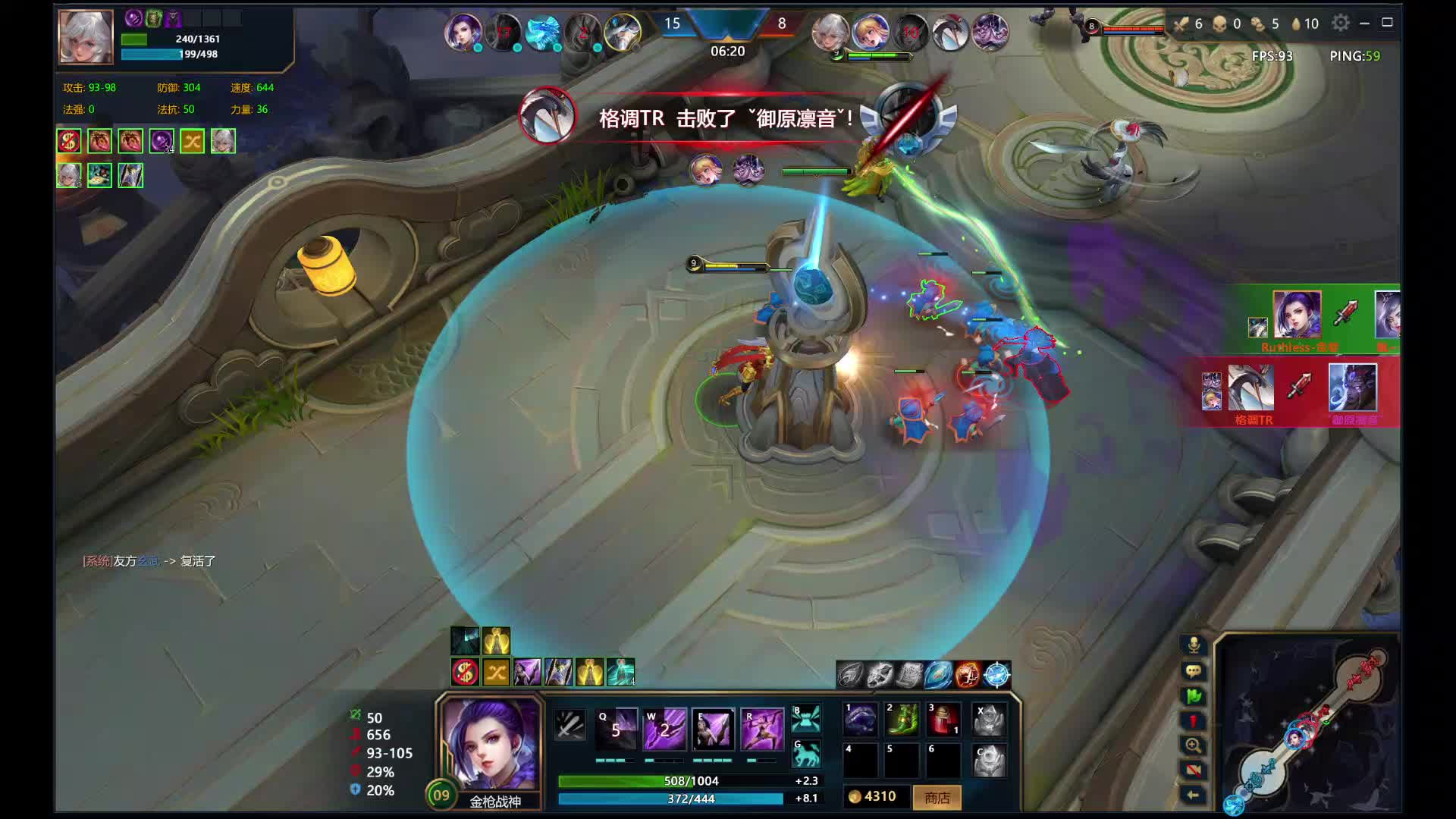Open the chat speech bubble button
This screenshot has width=1456, height=819.
(1193, 671)
